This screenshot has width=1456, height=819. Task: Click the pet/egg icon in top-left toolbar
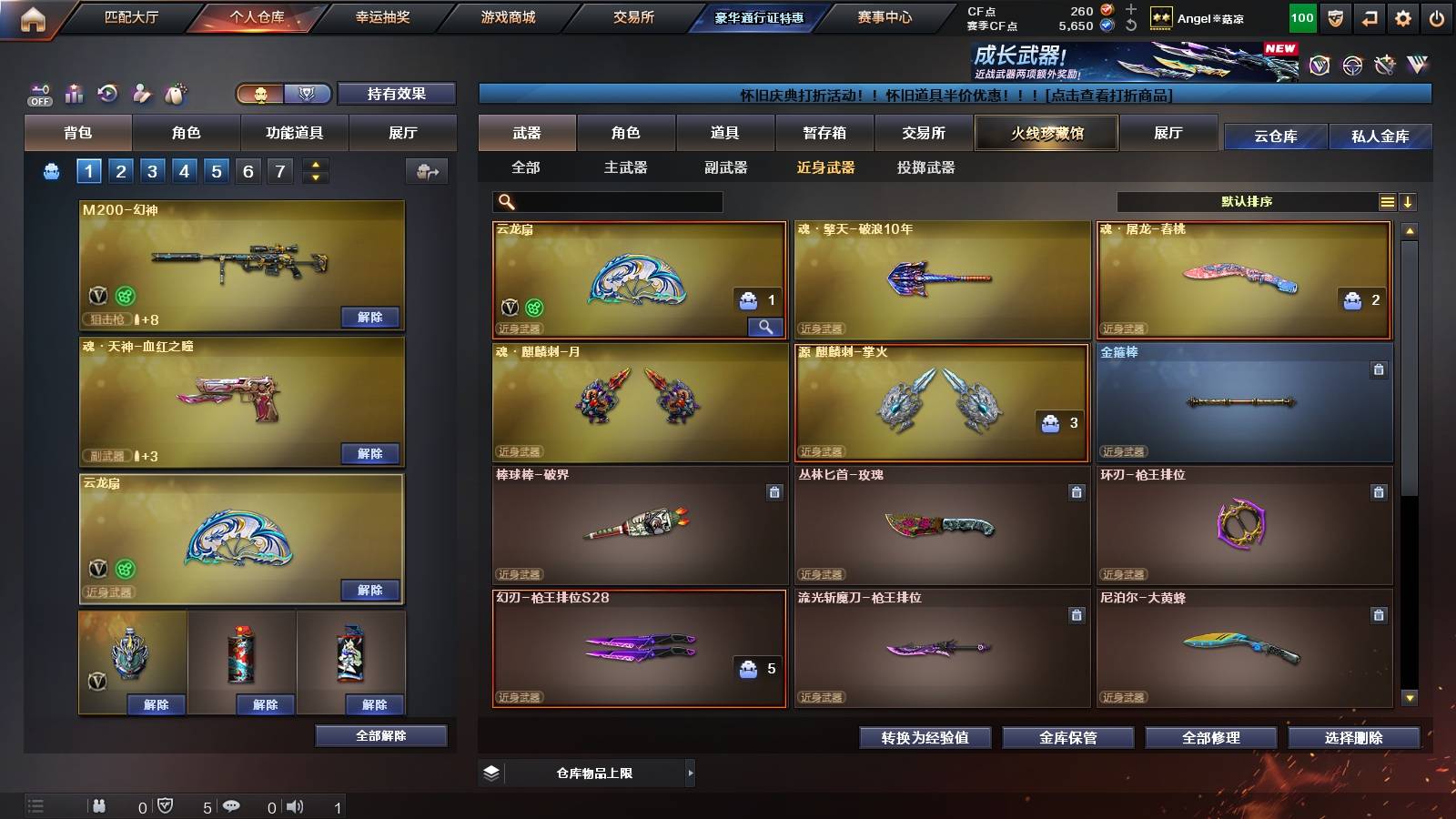(173, 93)
